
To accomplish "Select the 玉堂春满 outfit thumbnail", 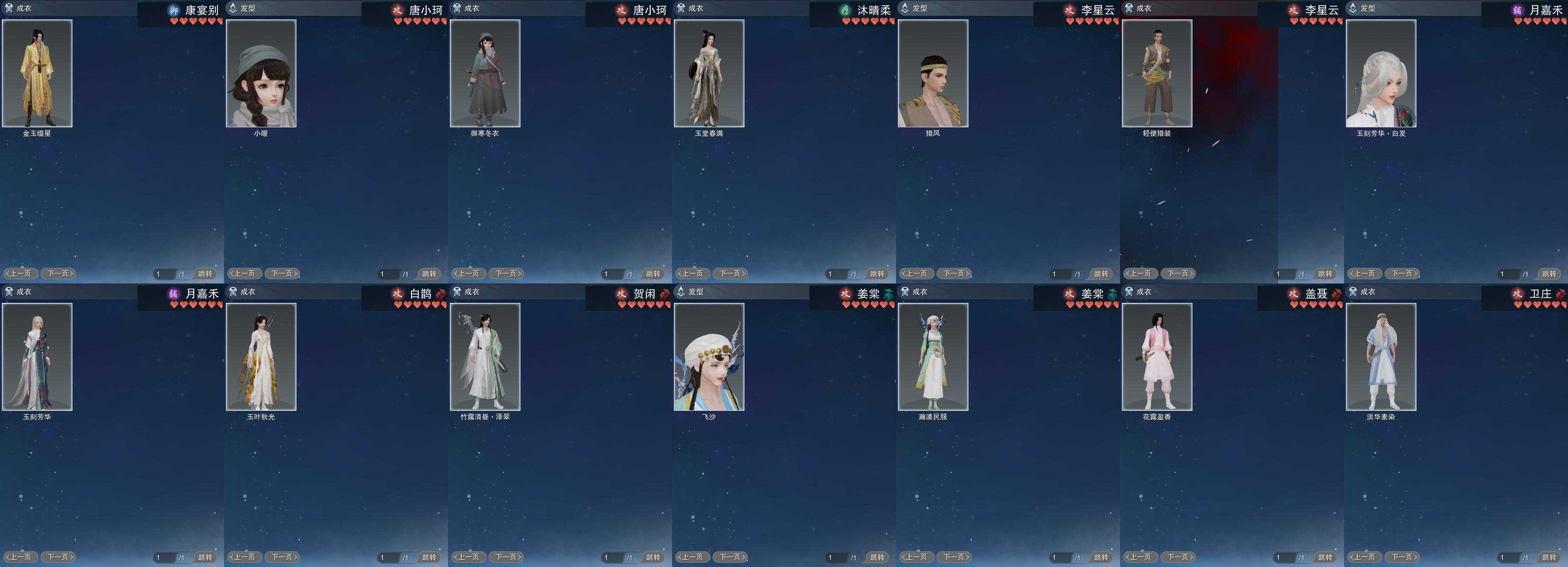I will (709, 73).
